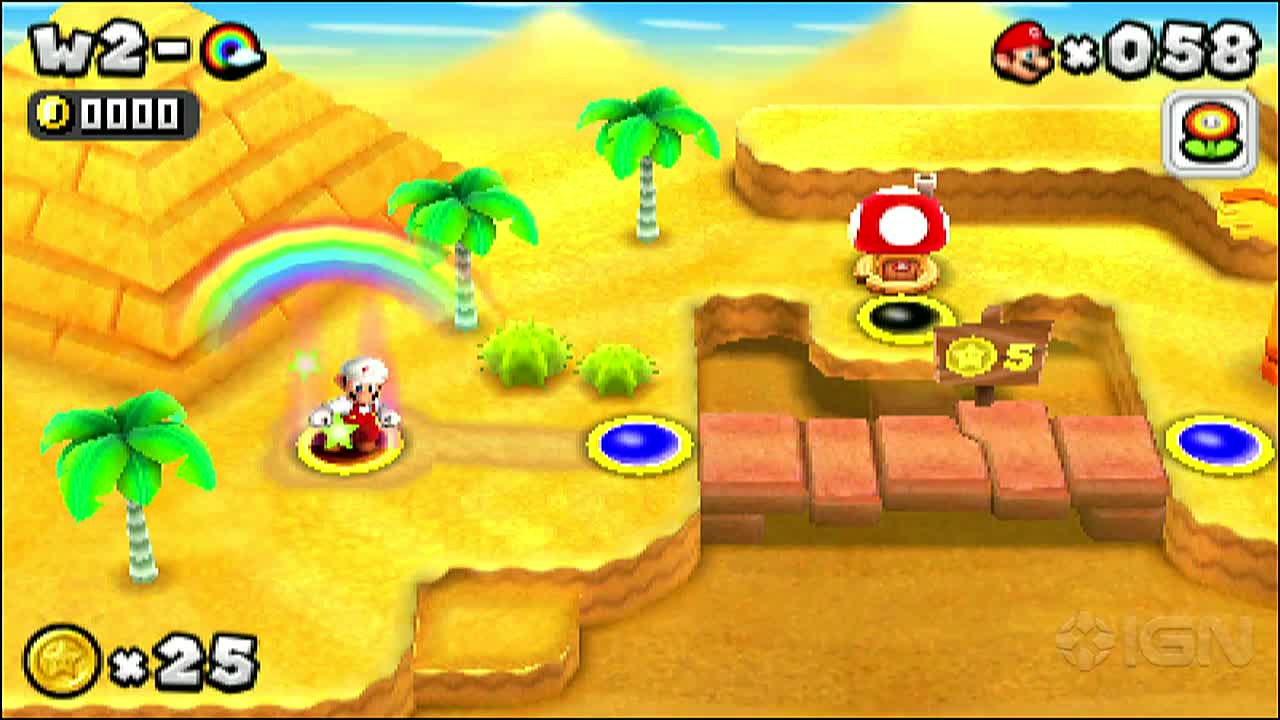This screenshot has width=1280, height=720.
Task: Select the left spiky cactus bush
Action: click(523, 355)
